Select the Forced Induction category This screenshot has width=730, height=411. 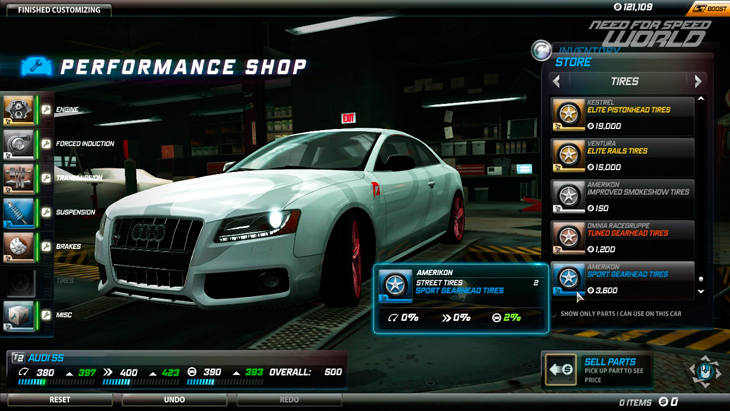click(x=20, y=144)
